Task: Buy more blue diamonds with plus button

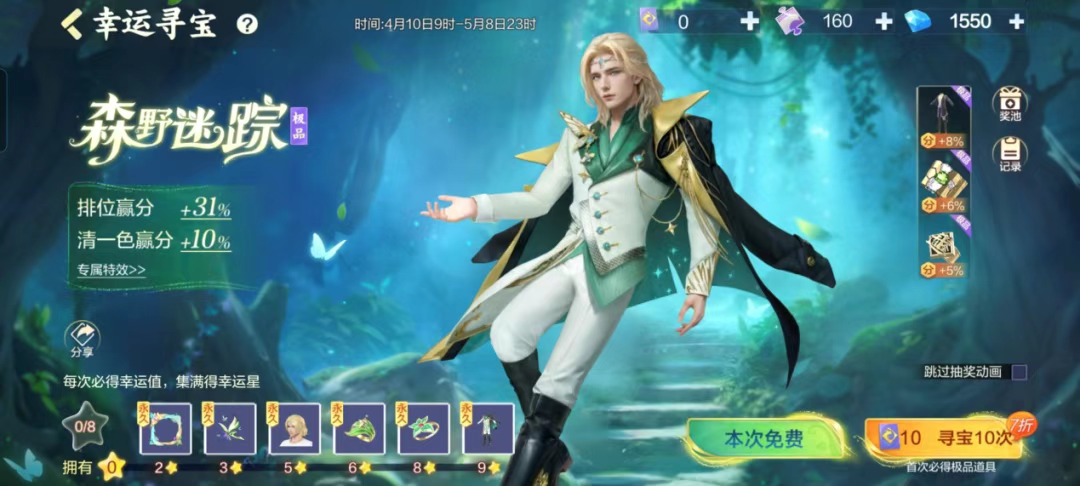Action: [x=1016, y=21]
